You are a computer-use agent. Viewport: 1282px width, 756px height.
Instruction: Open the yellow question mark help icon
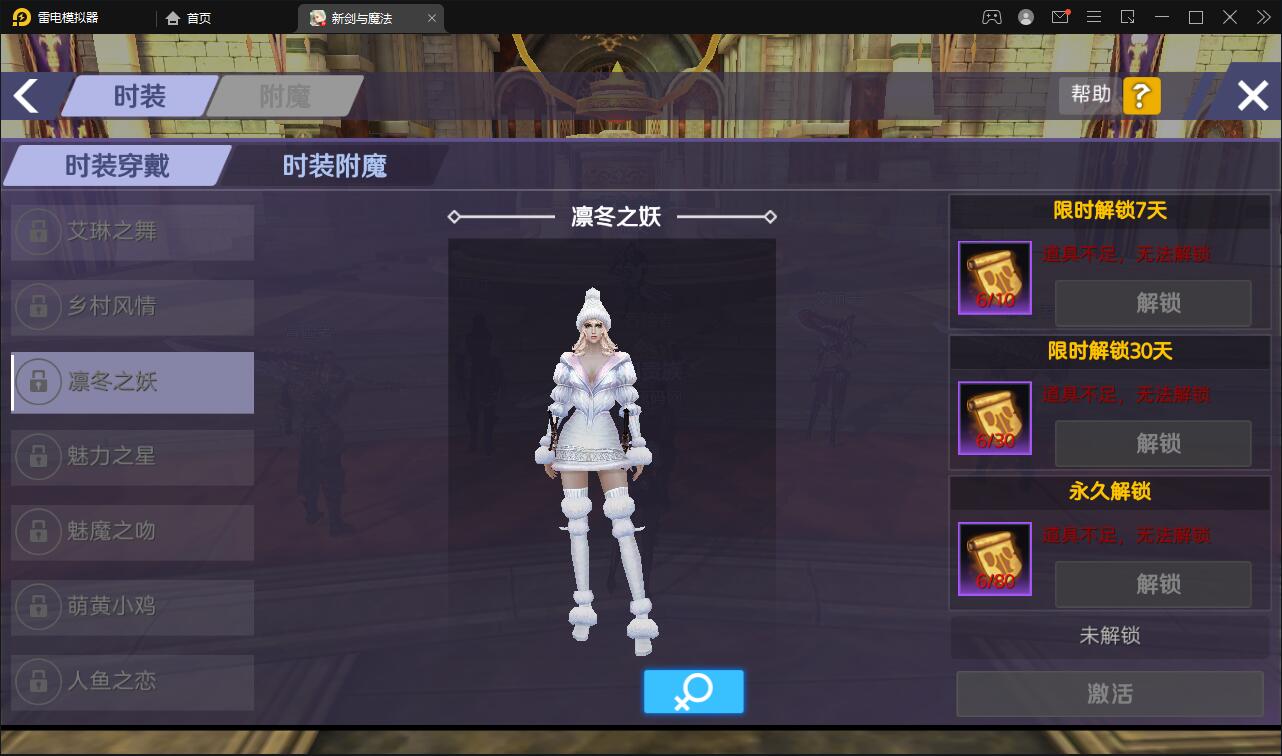click(1141, 95)
